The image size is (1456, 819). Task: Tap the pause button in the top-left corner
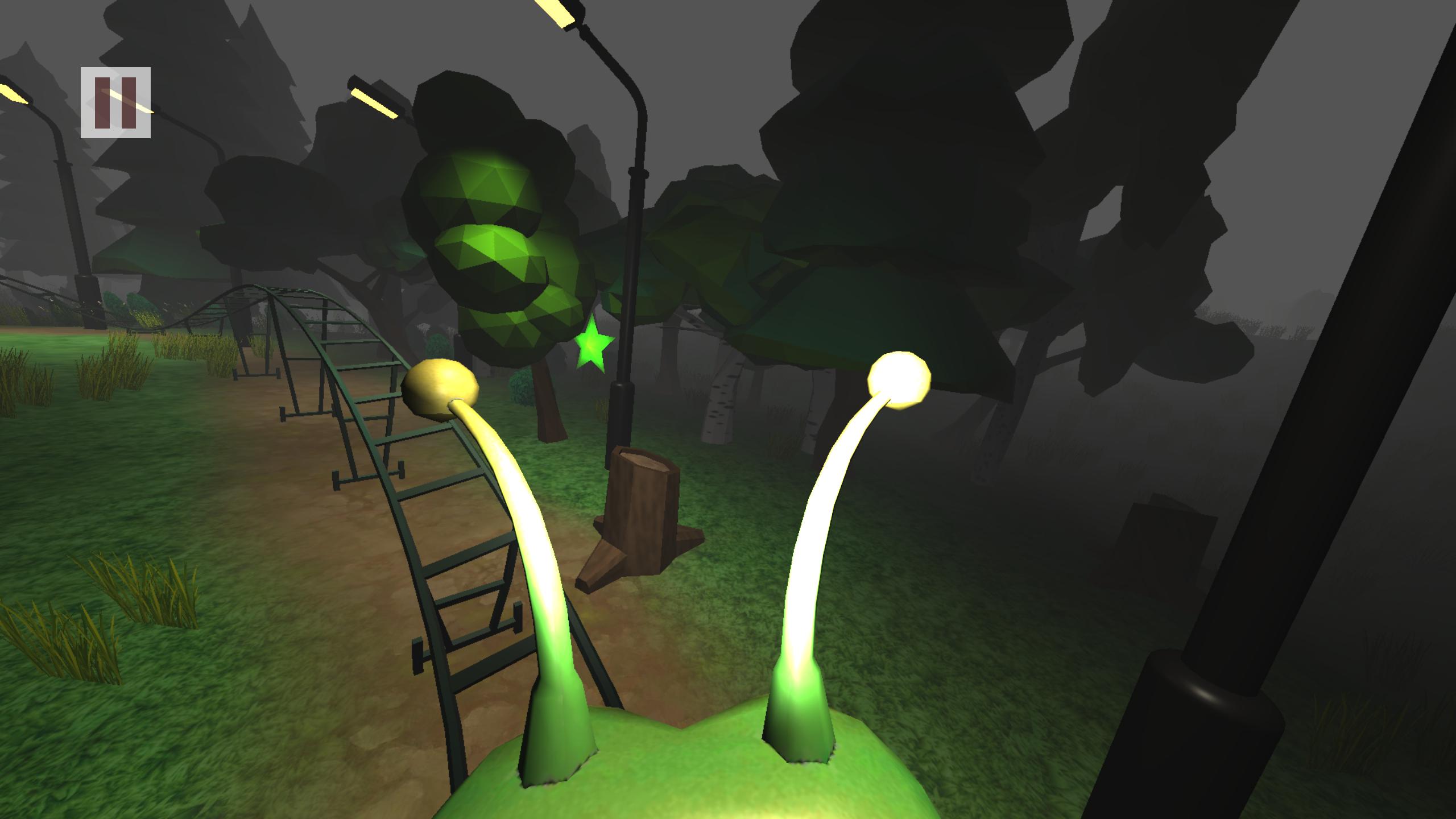(115, 104)
